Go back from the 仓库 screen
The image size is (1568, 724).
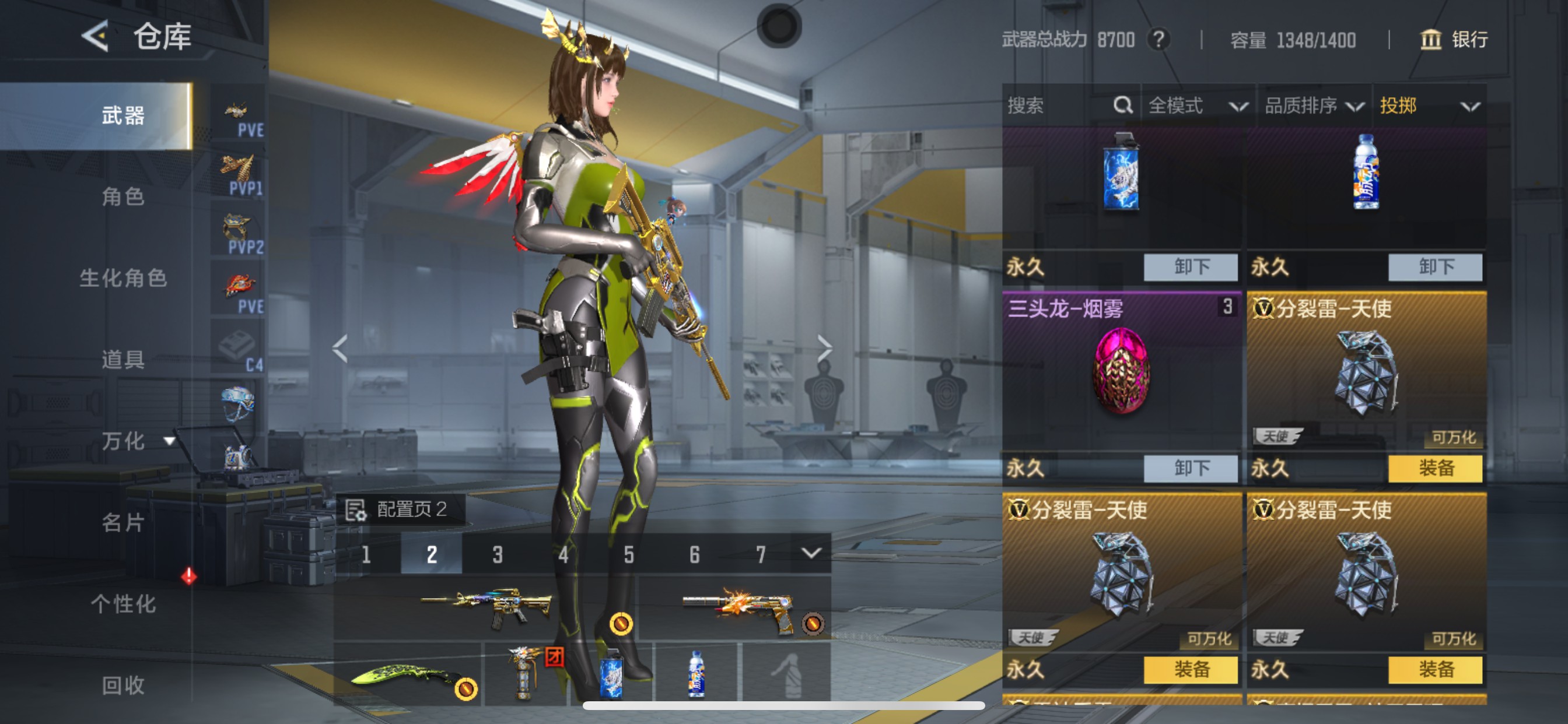96,36
